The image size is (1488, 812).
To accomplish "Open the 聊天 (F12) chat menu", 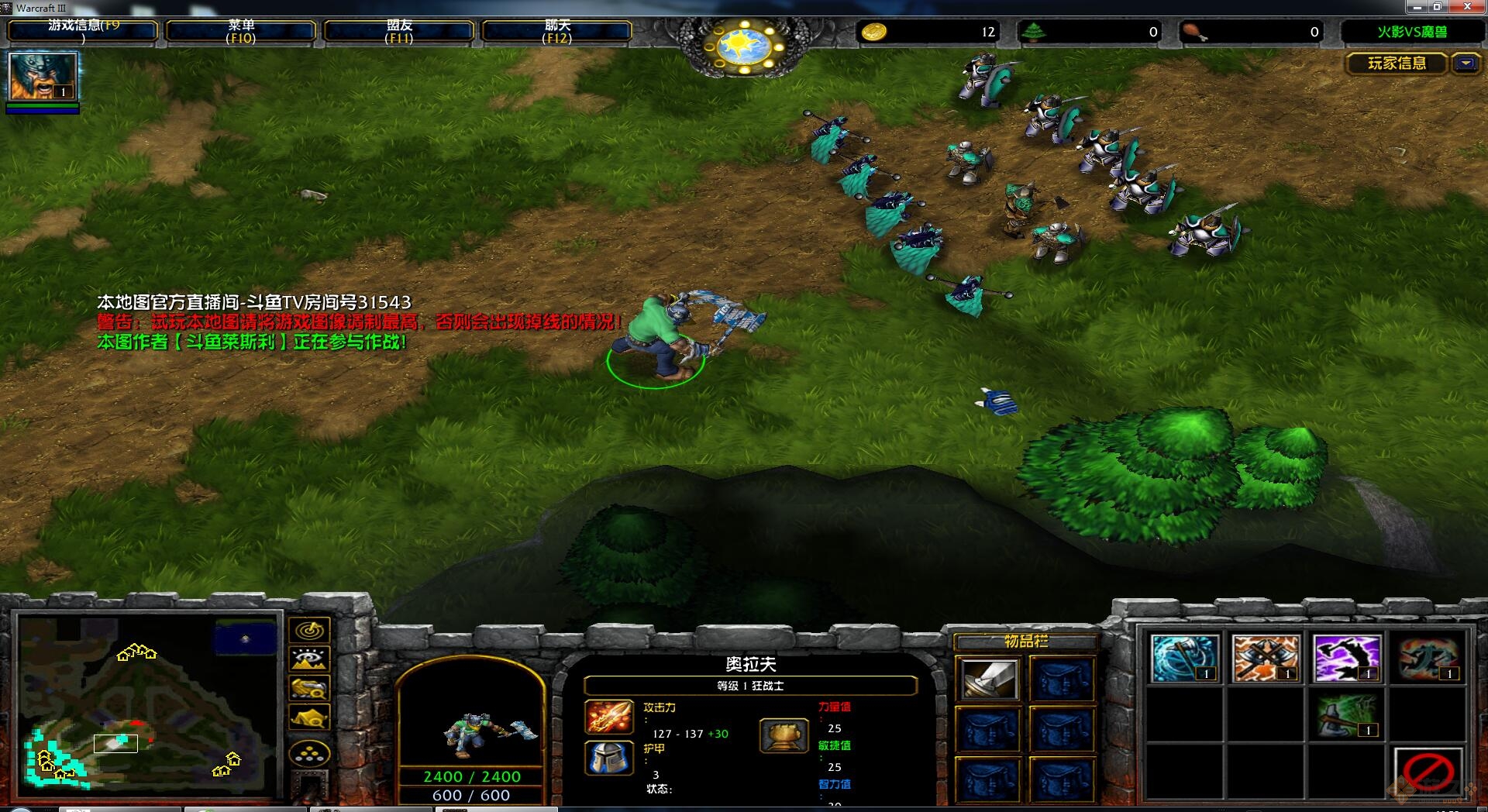I will (556, 31).
